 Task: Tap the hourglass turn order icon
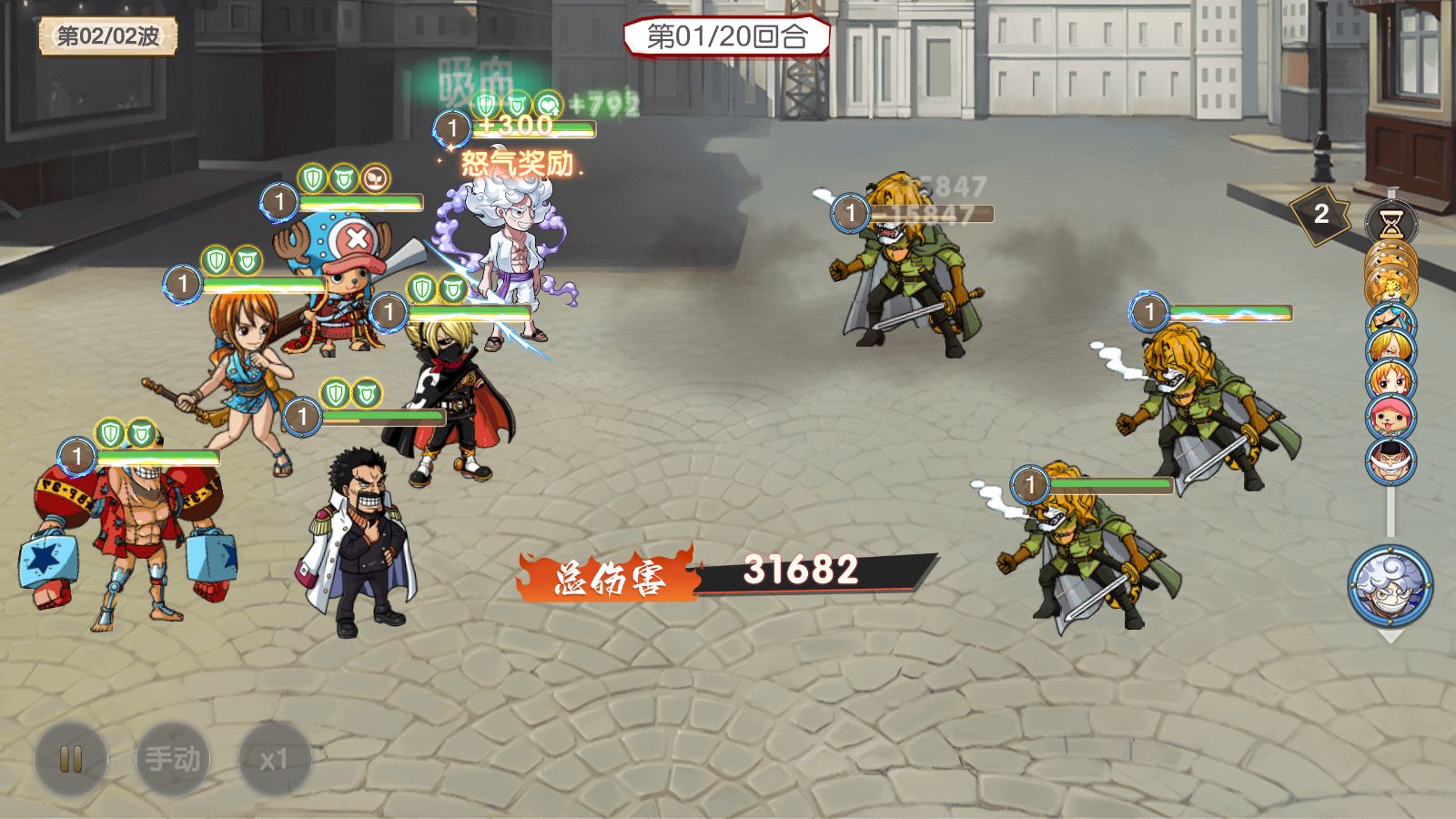[1390, 222]
